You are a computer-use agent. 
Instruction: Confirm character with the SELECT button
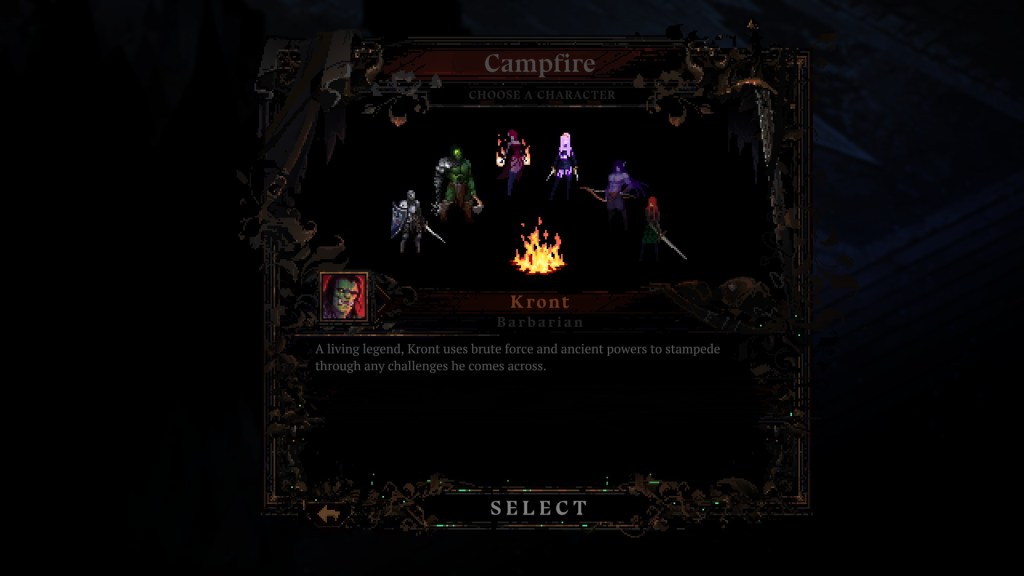pos(539,508)
